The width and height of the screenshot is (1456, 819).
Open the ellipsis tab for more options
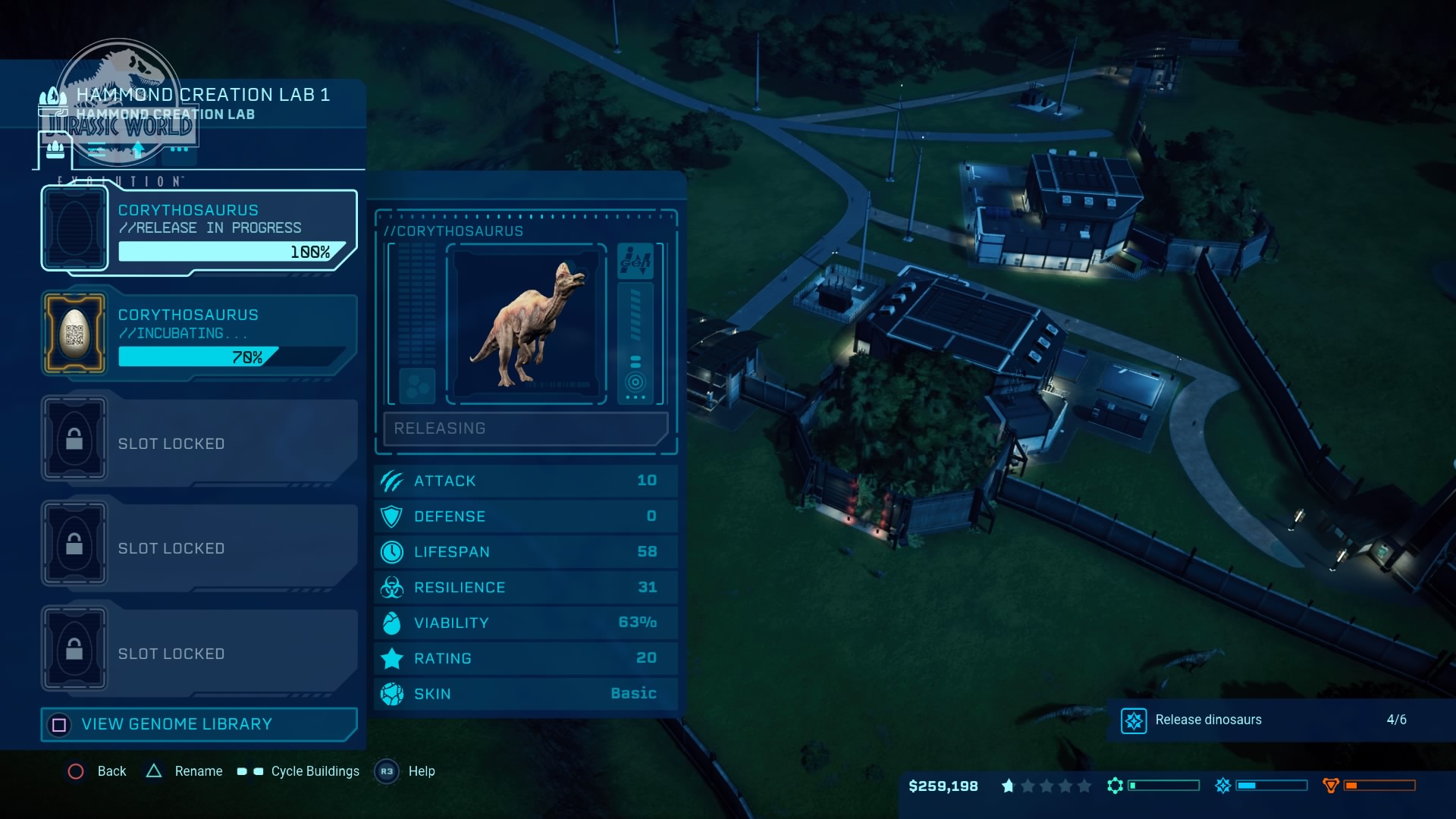coord(178,150)
